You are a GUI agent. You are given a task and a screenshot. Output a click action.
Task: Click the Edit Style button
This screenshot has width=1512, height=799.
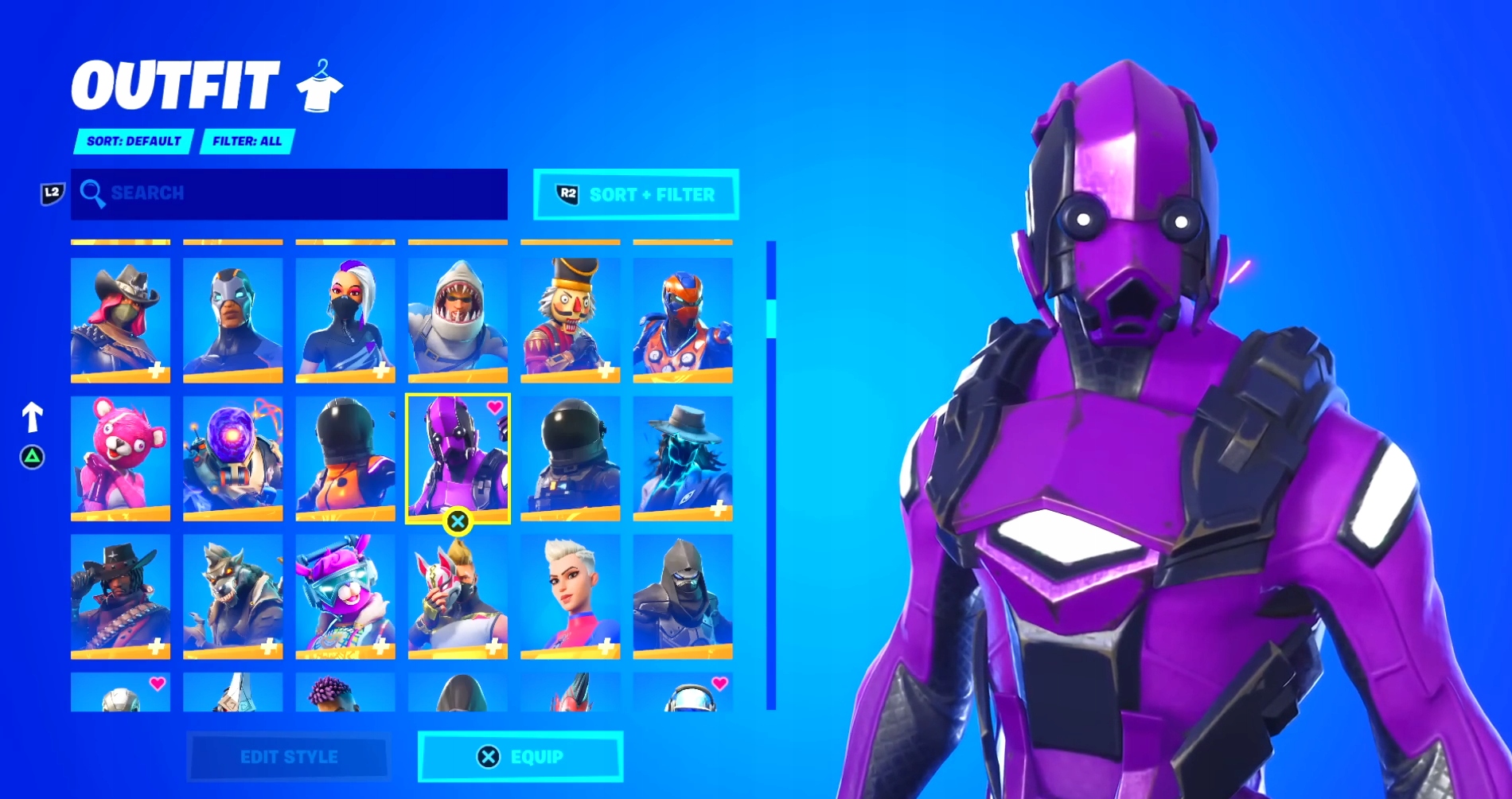288,758
